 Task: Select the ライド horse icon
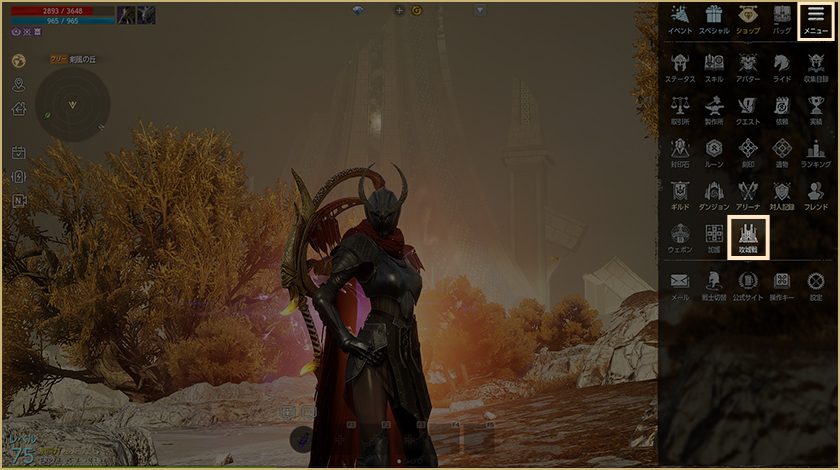pyautogui.click(x=781, y=66)
